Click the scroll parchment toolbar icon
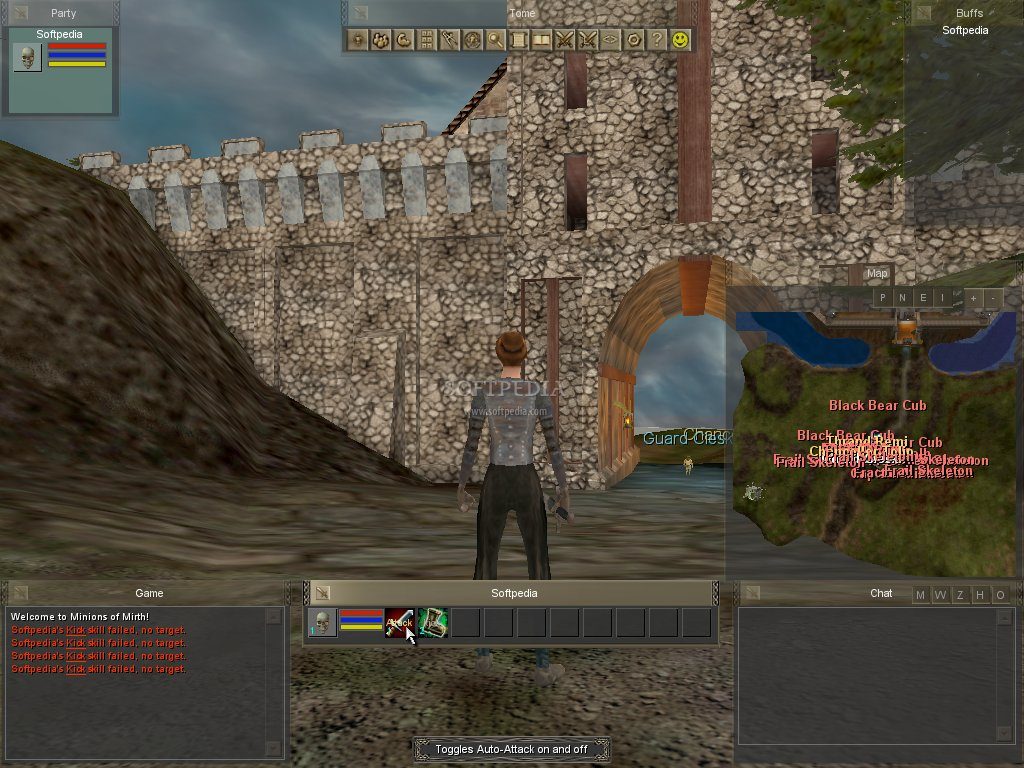Viewport: 1024px width, 768px height. (x=519, y=40)
